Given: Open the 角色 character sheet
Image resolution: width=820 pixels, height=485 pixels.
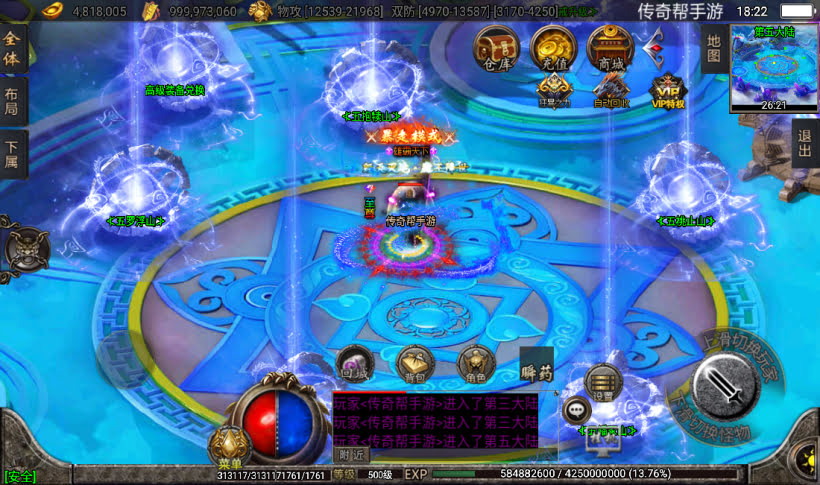Looking at the screenshot, I should pos(476,365).
